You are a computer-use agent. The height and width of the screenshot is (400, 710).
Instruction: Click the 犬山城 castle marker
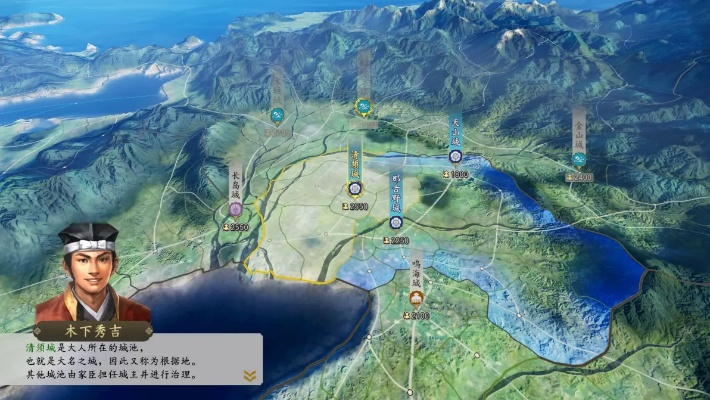click(x=455, y=157)
